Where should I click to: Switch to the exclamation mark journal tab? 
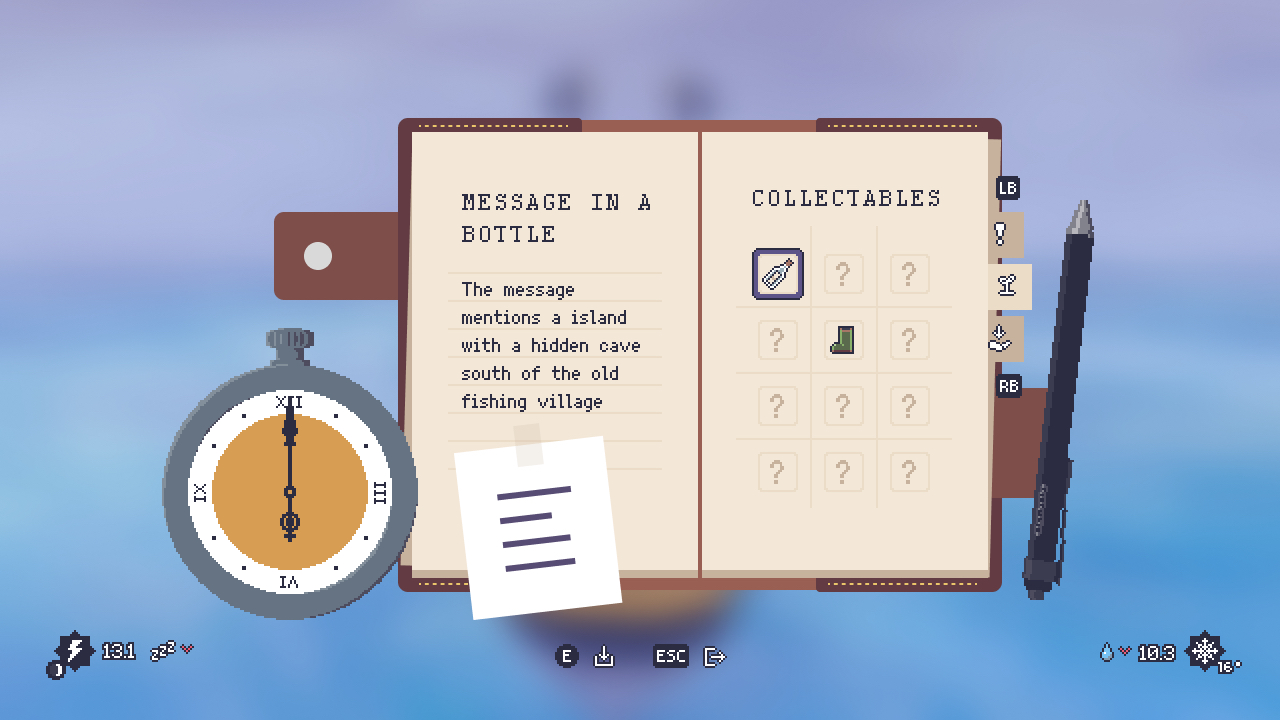point(1001,235)
